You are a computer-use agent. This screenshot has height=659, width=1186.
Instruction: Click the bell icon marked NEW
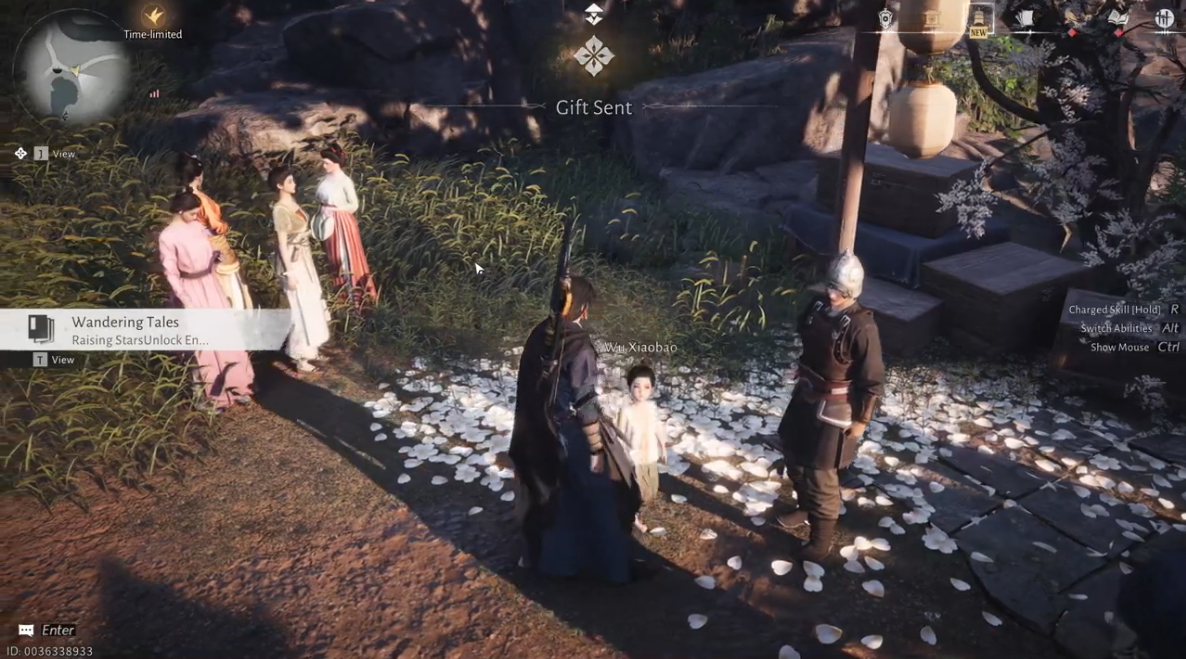click(x=979, y=19)
